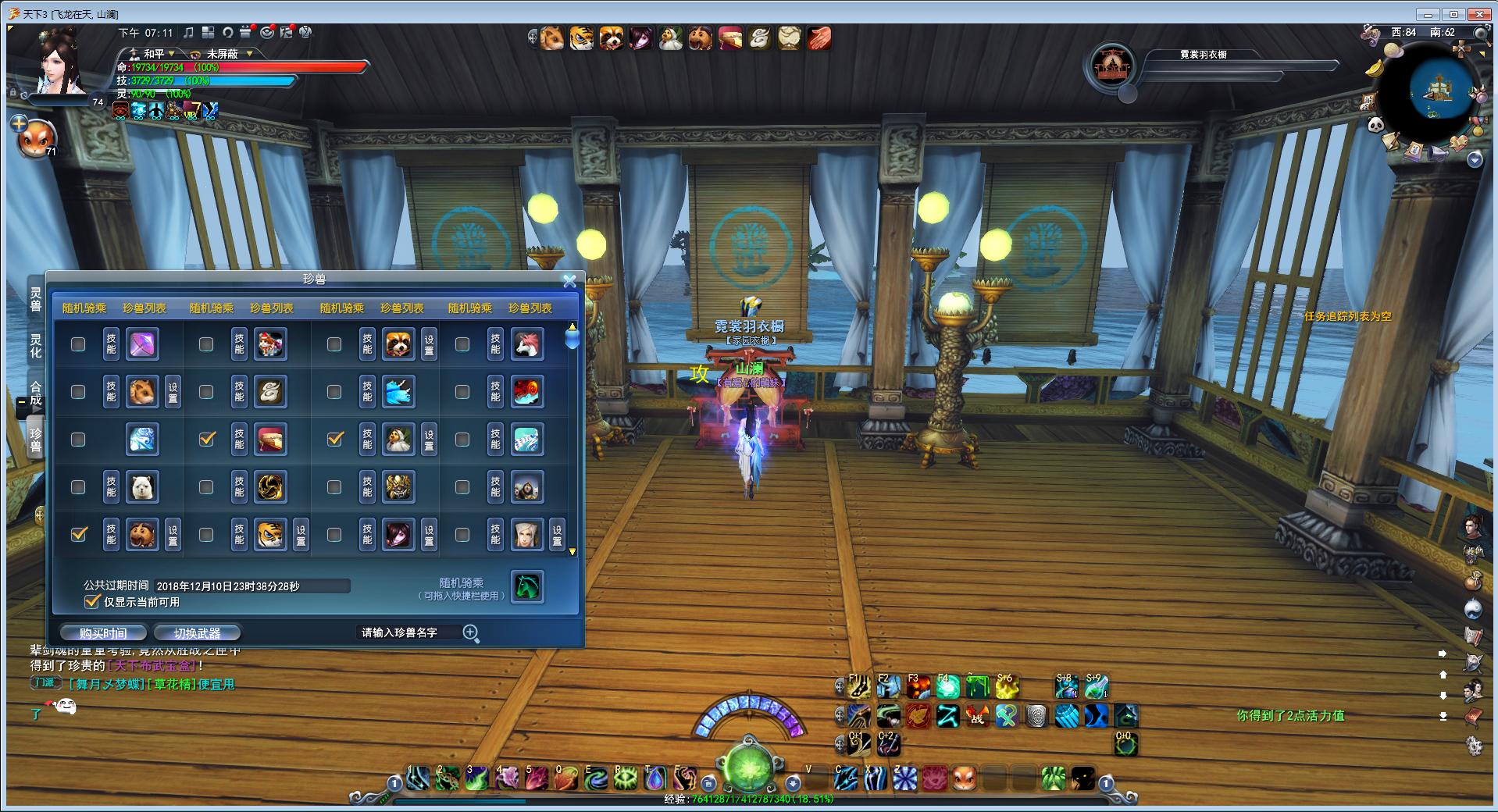Click the 购买时间 button

pos(103,633)
